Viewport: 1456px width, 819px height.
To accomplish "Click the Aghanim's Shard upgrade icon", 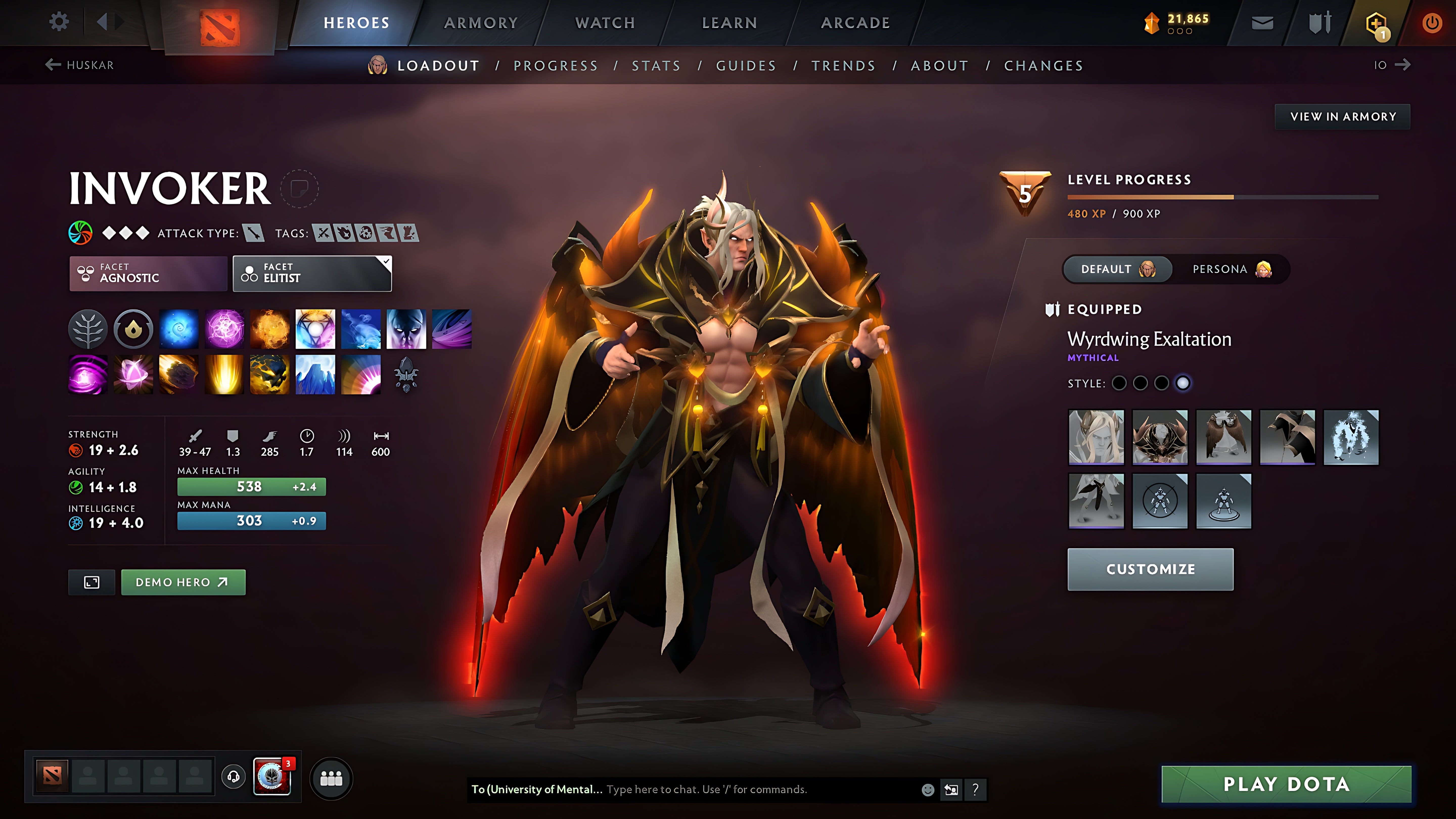I will click(x=406, y=375).
